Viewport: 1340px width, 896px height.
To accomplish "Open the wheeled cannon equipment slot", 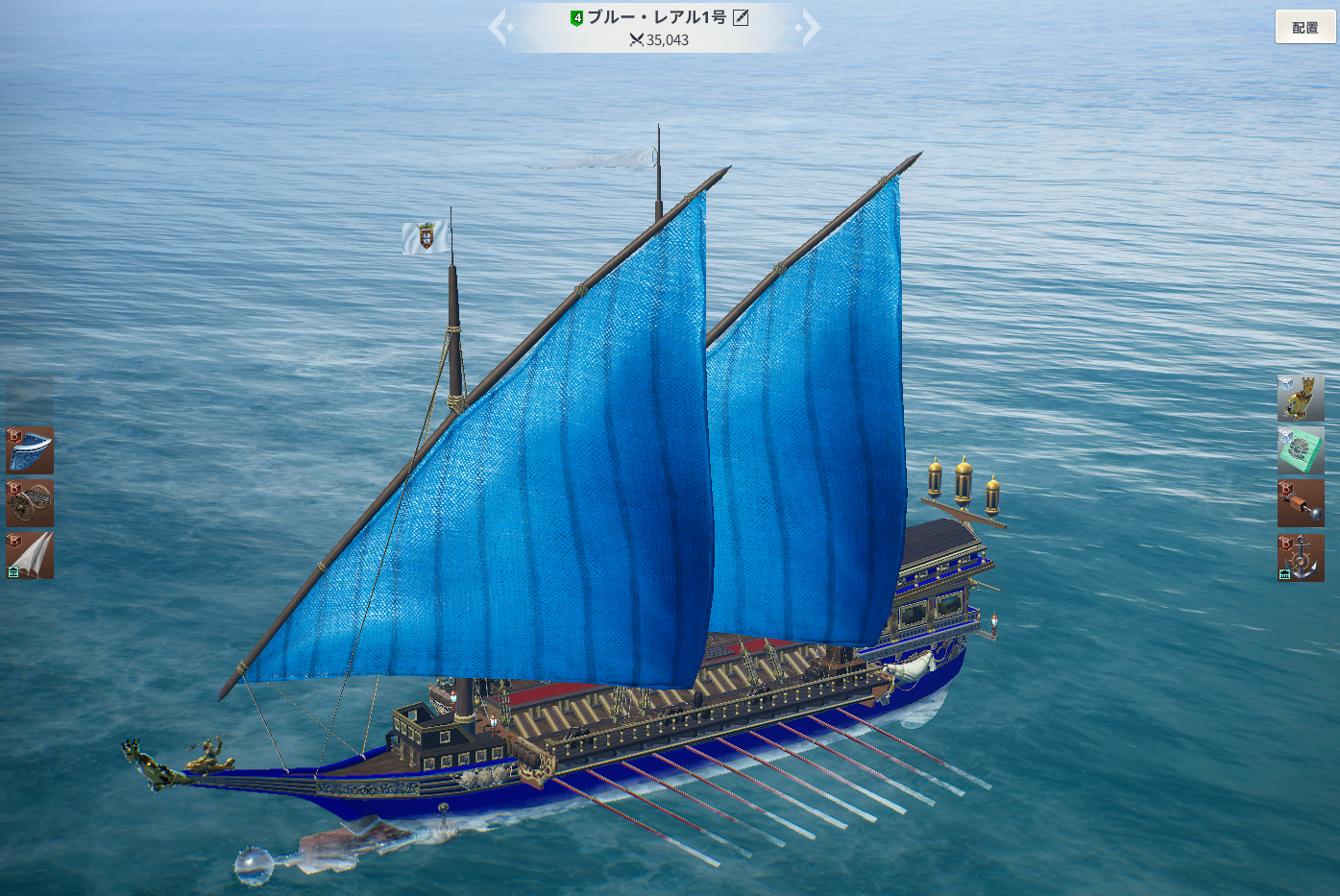I will (30, 503).
